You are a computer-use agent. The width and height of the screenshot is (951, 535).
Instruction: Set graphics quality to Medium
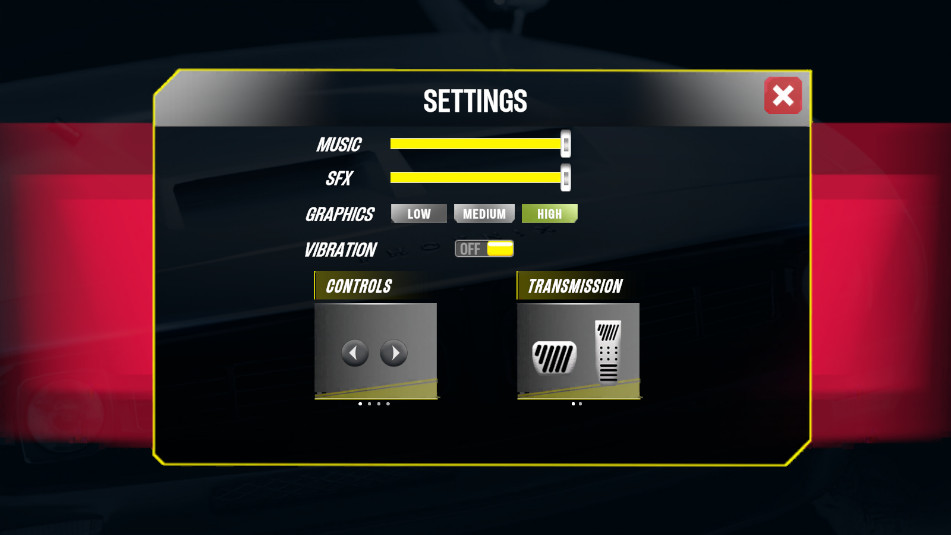click(x=484, y=214)
